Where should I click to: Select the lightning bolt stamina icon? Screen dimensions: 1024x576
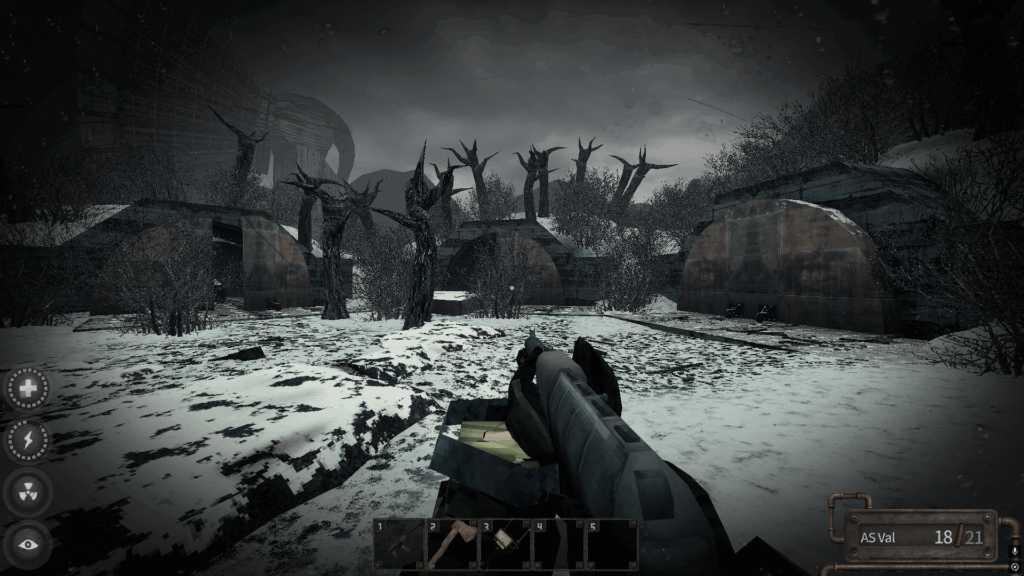(x=29, y=440)
